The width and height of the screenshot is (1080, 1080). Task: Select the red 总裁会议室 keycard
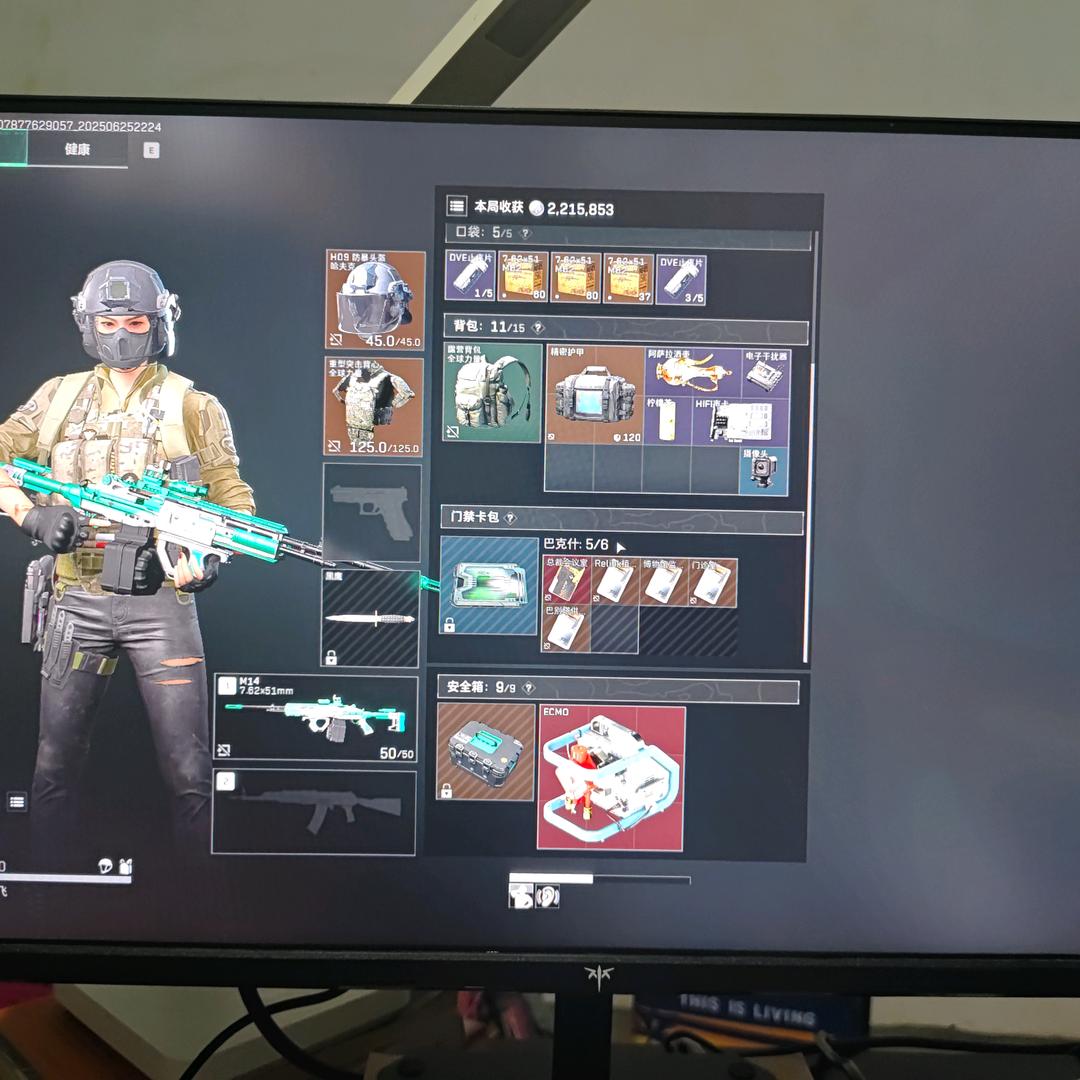[x=566, y=581]
